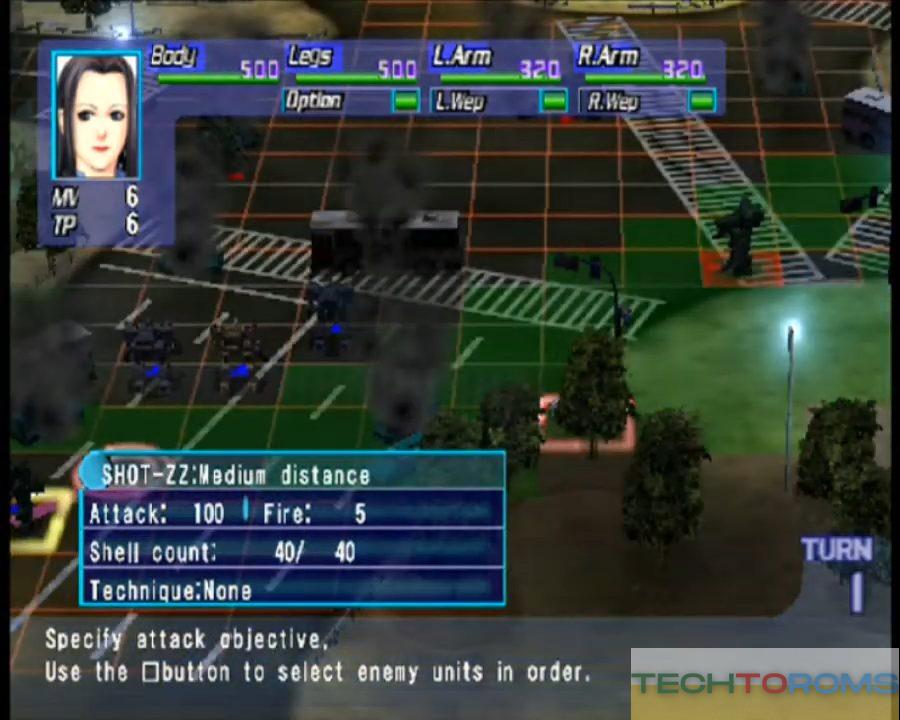This screenshot has width=900, height=720.
Task: Choose the R.Wep weapon indicator
Action: tap(702, 101)
